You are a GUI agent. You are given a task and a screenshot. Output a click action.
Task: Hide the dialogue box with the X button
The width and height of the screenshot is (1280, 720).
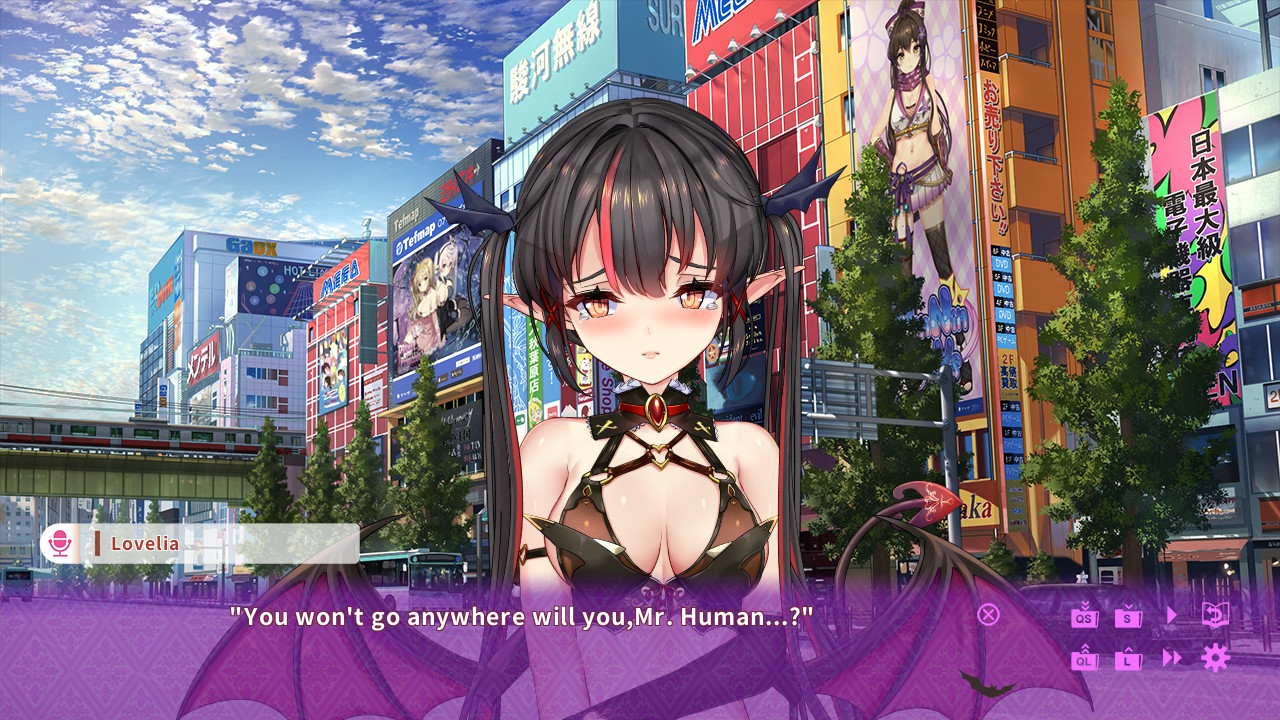tap(988, 614)
